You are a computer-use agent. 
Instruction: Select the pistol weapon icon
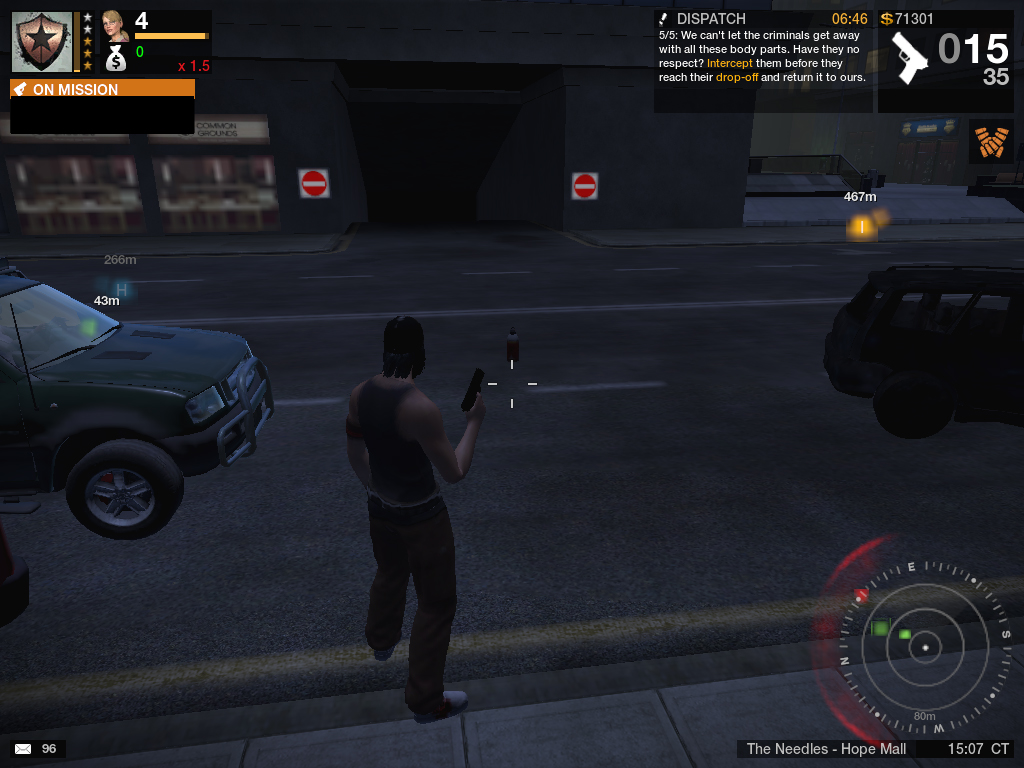[910, 58]
